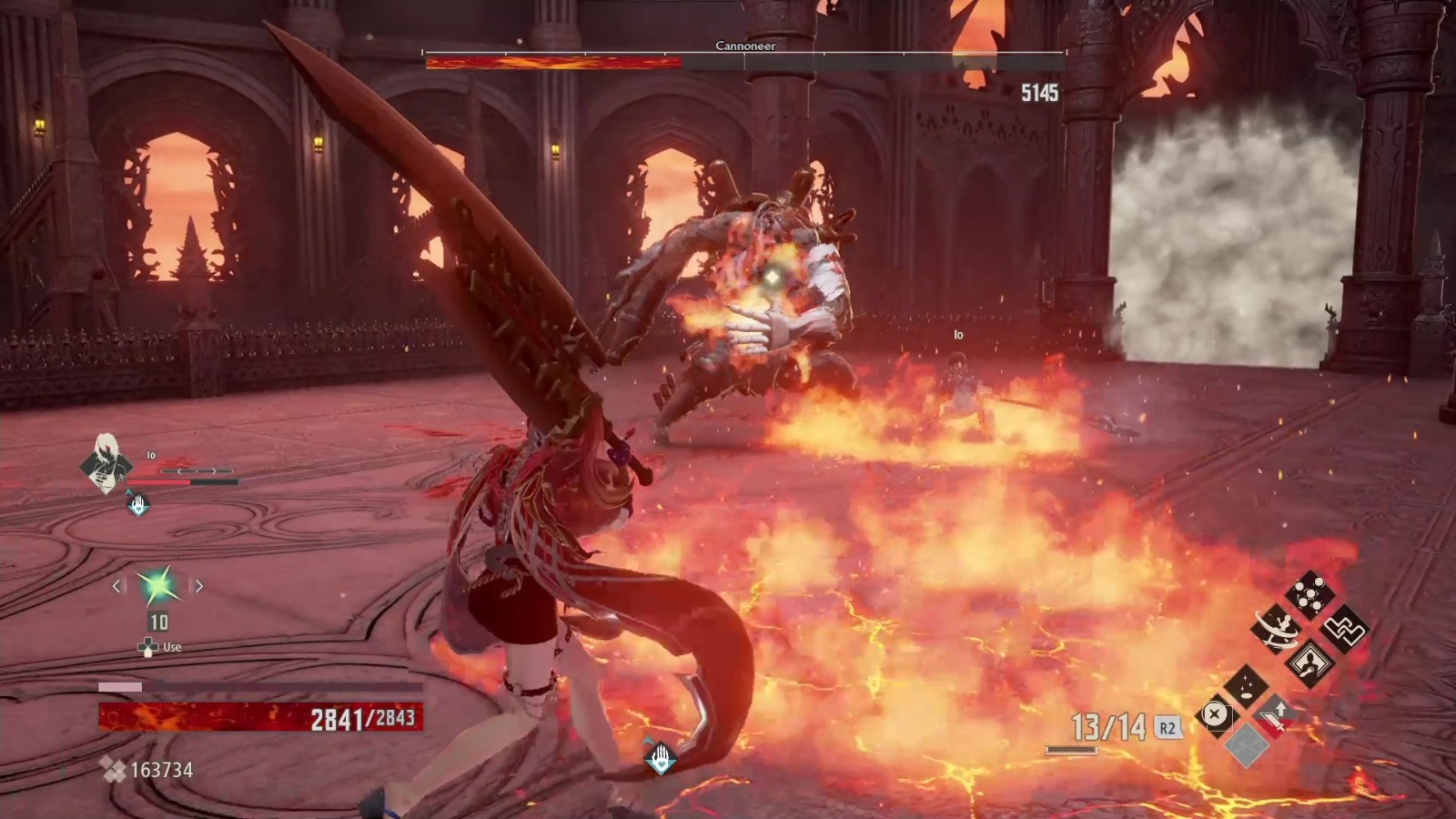Click the left arrow on the item selector
Screen dimensions: 1456x819
tap(116, 586)
